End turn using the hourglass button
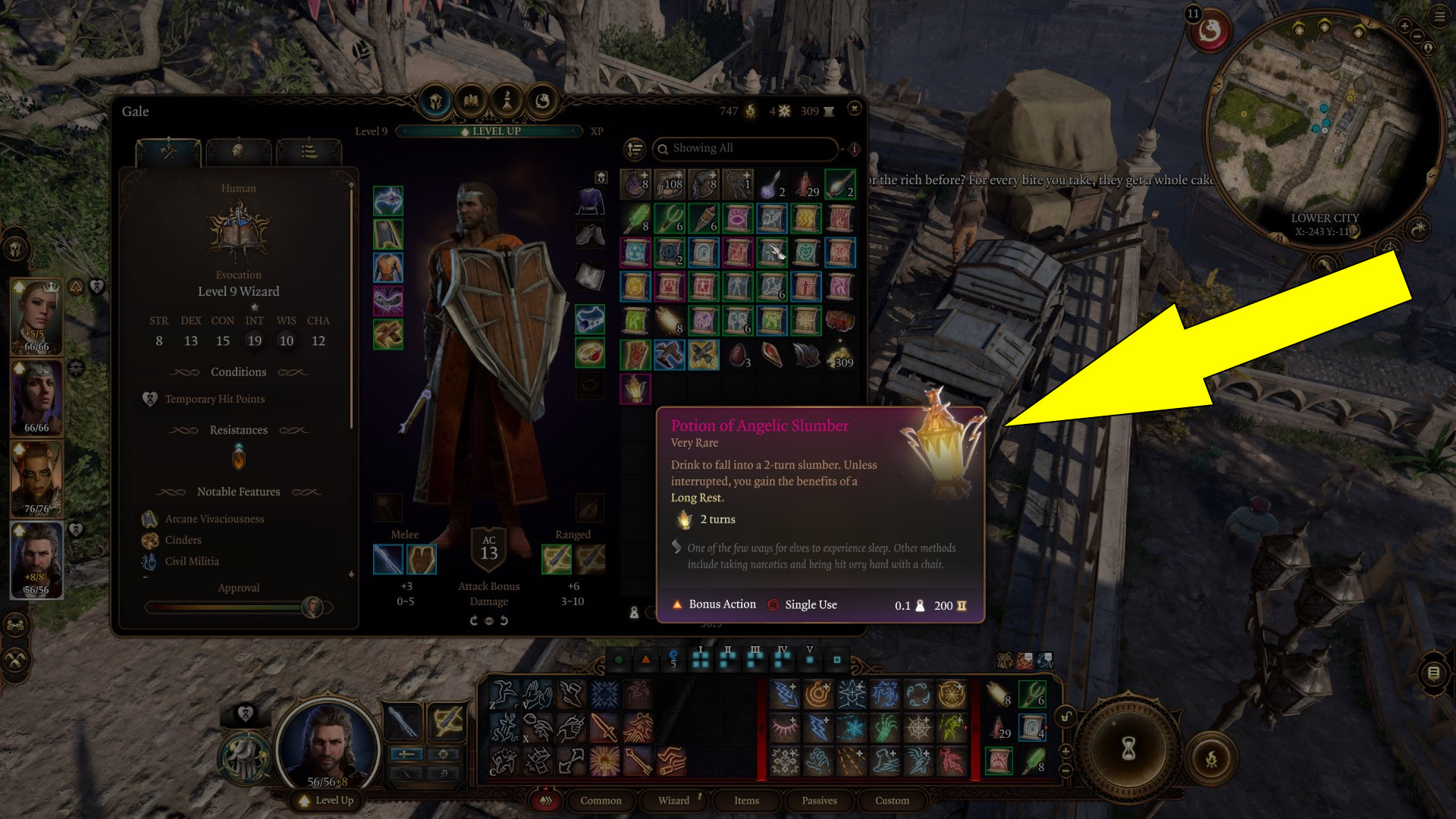Screen dimensions: 1456x819 click(x=1128, y=749)
